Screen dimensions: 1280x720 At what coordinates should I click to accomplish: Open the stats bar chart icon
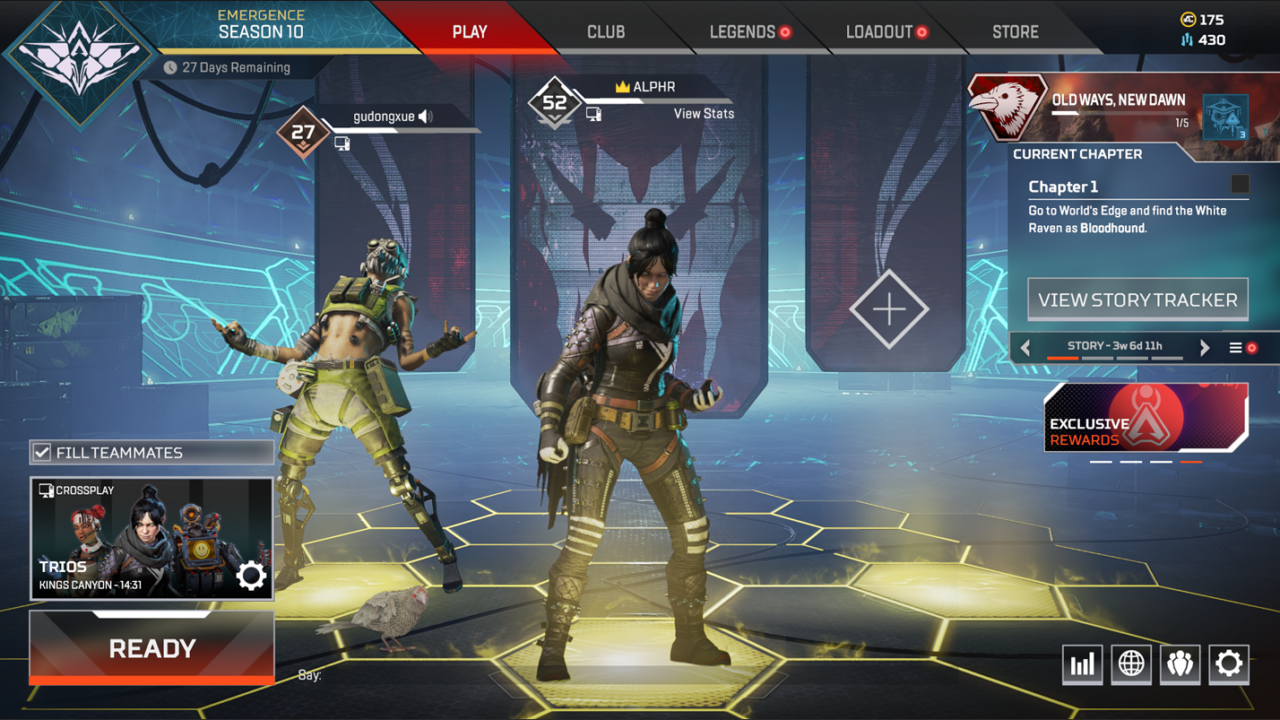point(1082,663)
